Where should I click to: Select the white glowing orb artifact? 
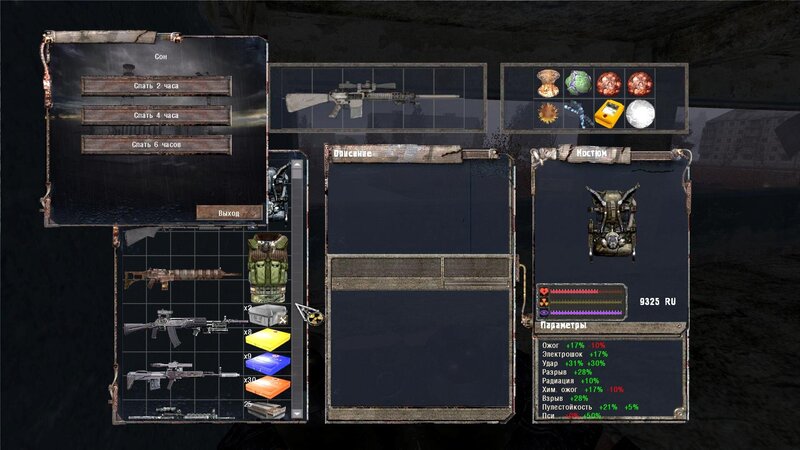[640, 115]
